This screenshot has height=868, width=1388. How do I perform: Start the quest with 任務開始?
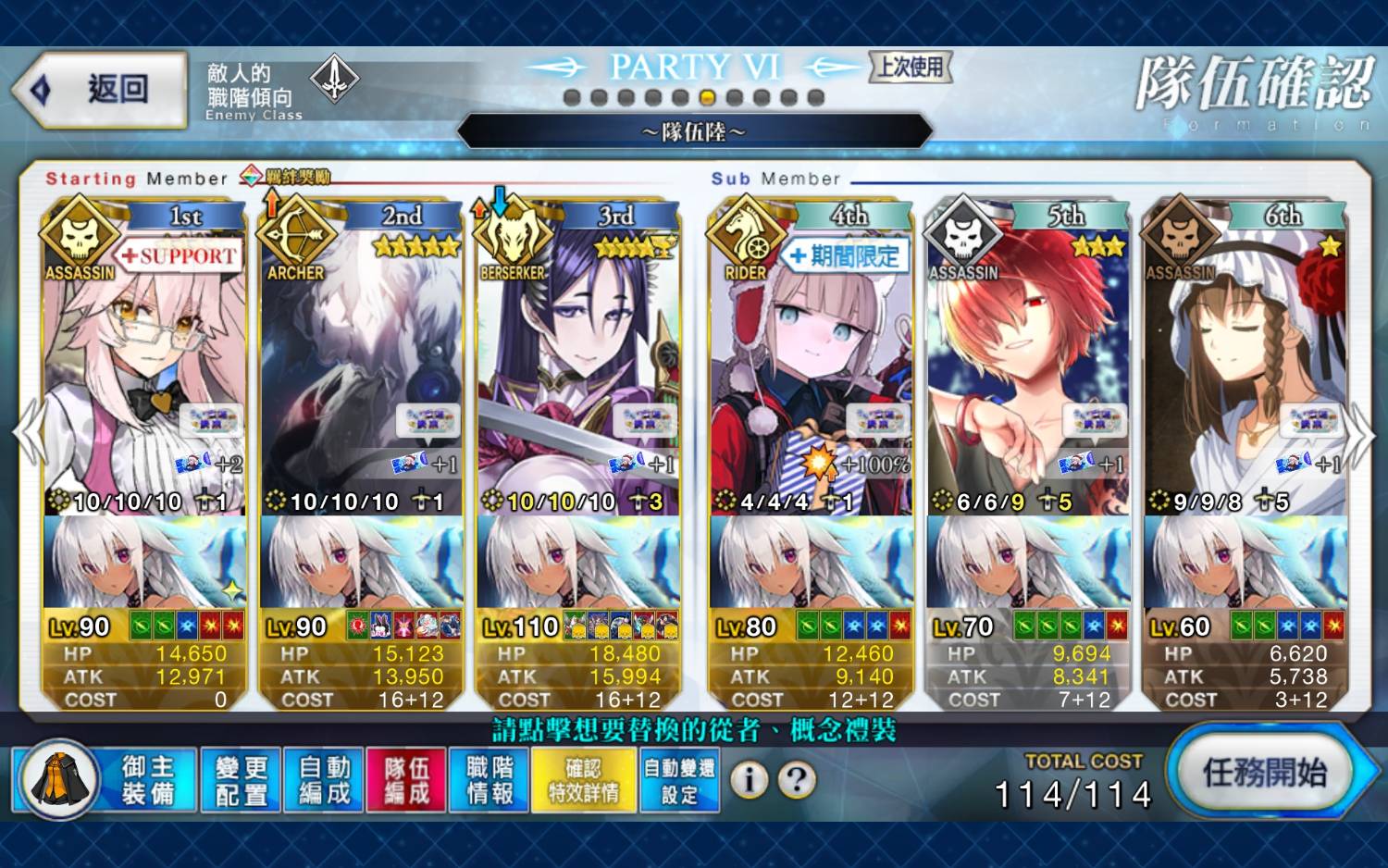pyautogui.click(x=1265, y=773)
